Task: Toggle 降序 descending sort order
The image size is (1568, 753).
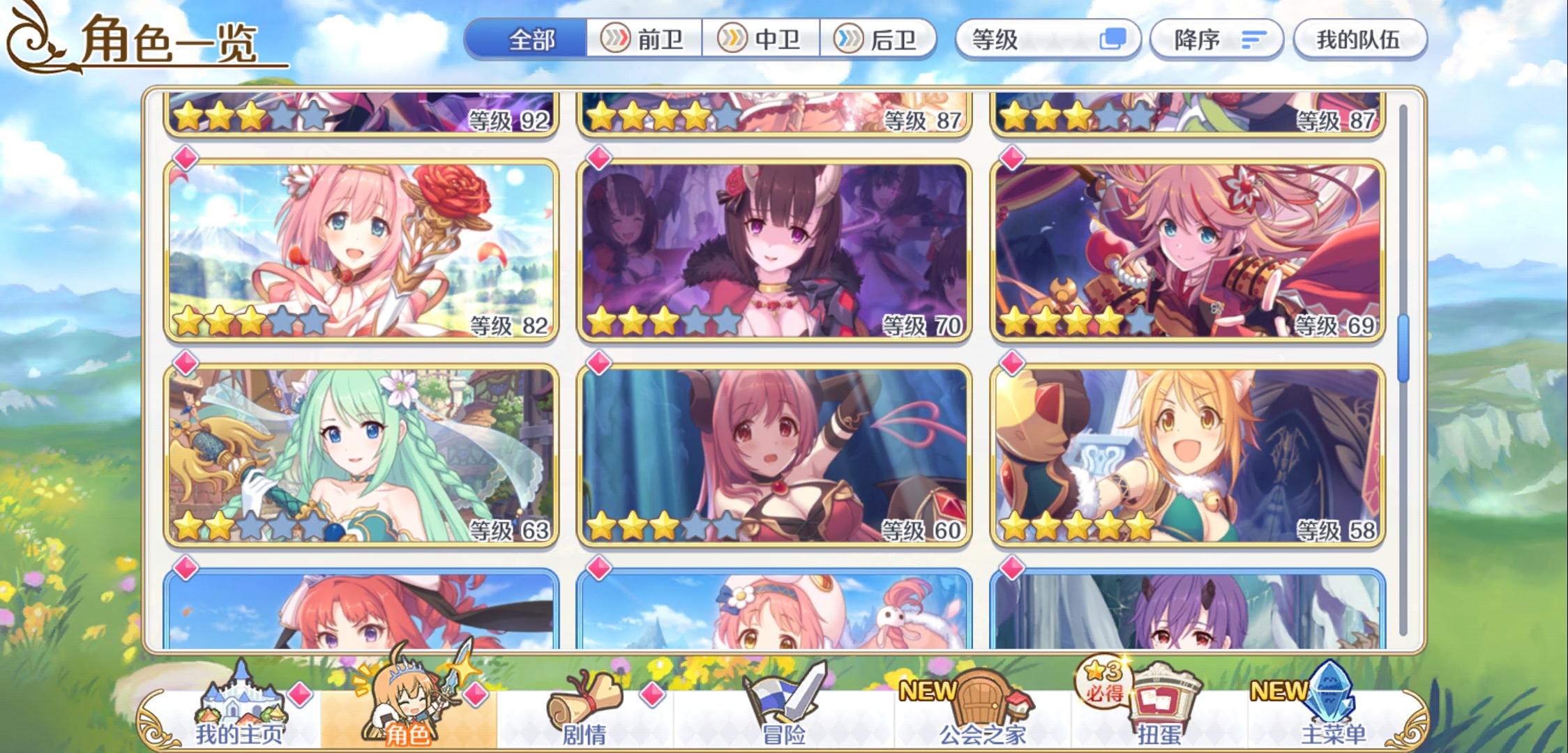Action: (x=1217, y=40)
